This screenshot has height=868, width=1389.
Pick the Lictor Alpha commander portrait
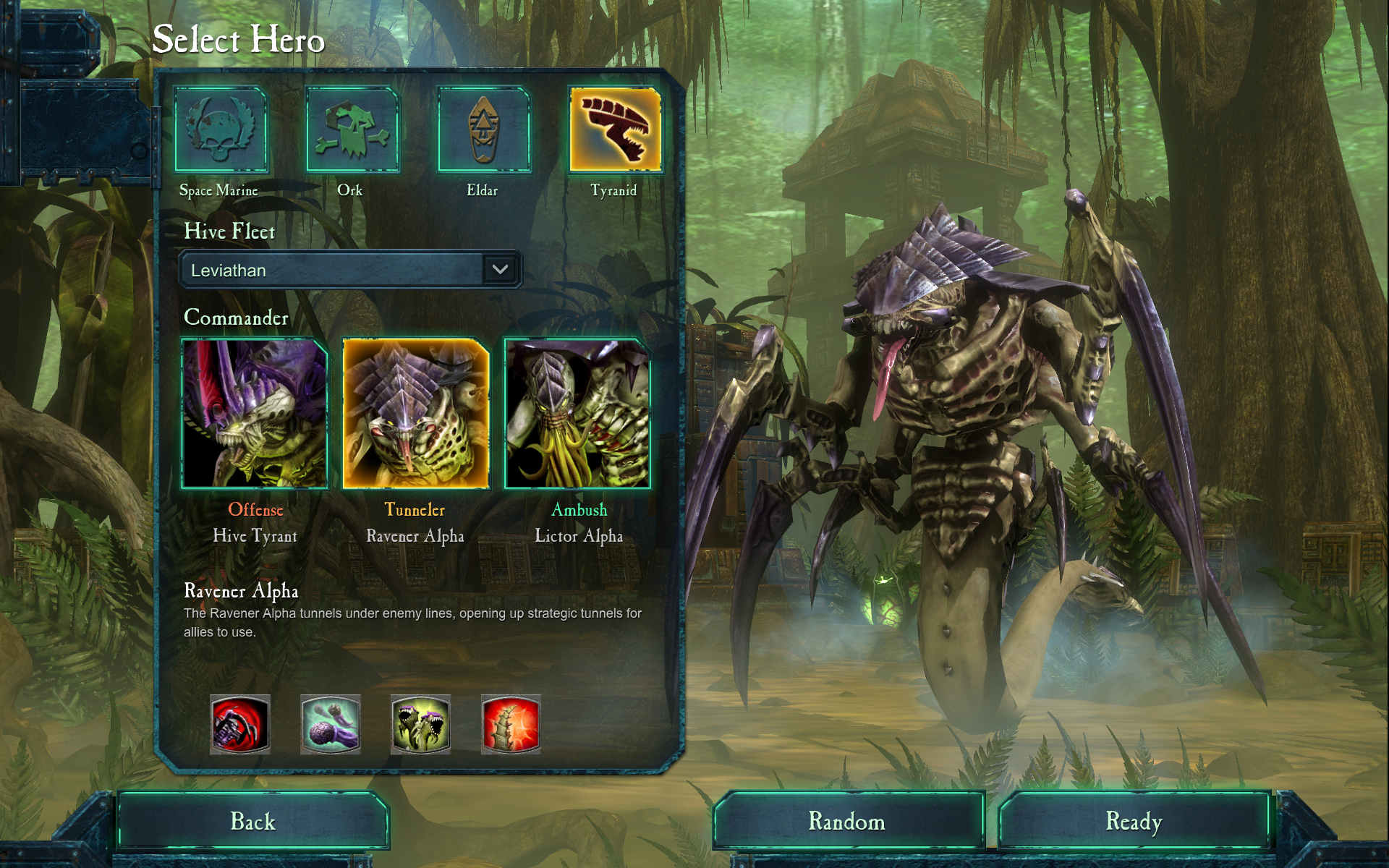coord(577,413)
